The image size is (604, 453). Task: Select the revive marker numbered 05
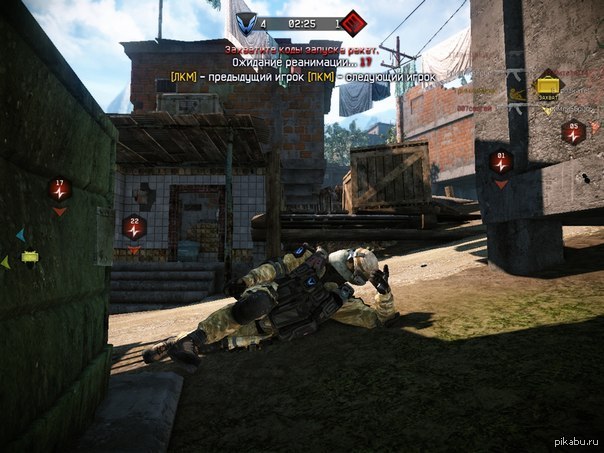click(x=573, y=131)
